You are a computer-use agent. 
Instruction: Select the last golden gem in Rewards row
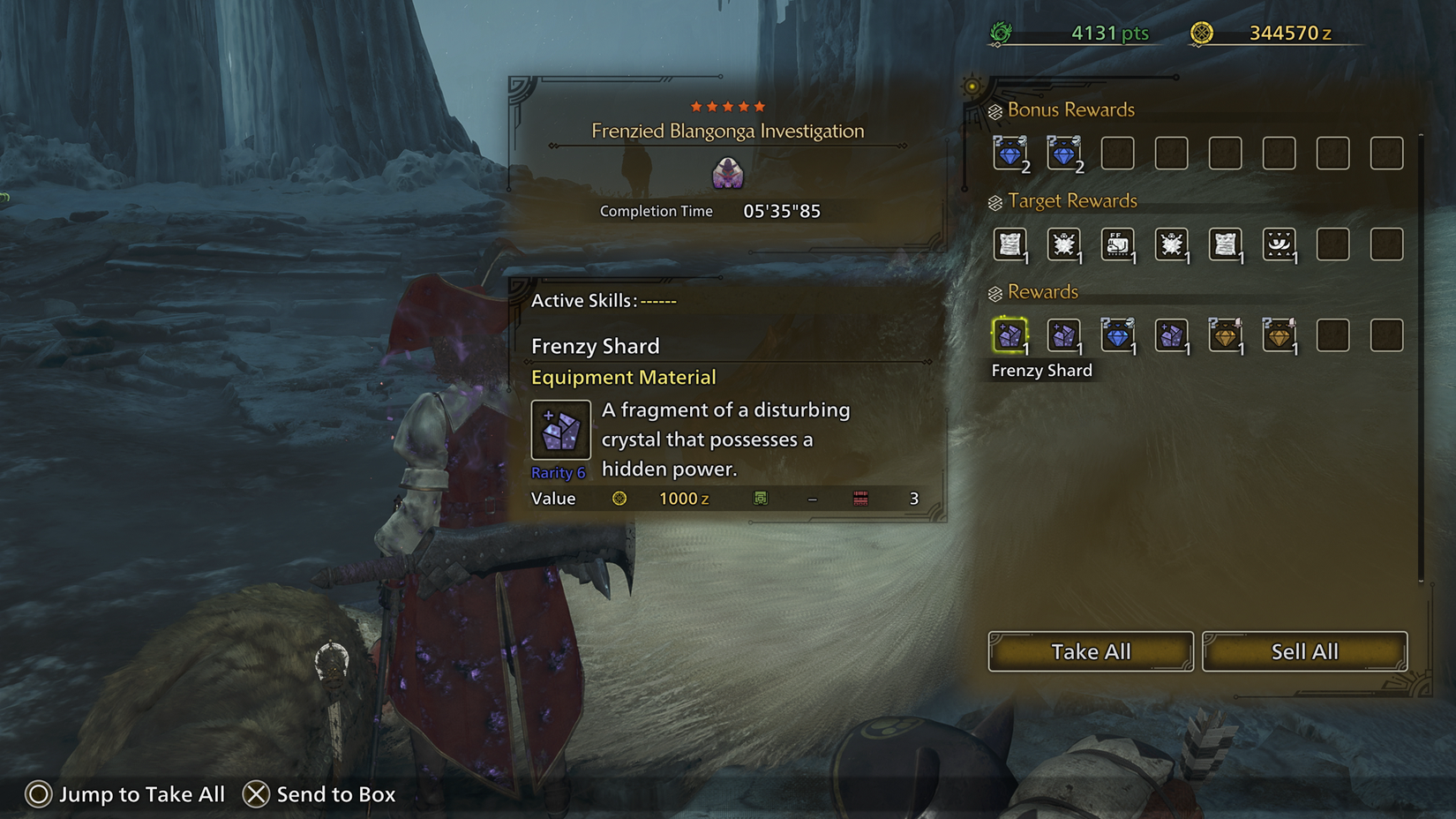point(1280,335)
